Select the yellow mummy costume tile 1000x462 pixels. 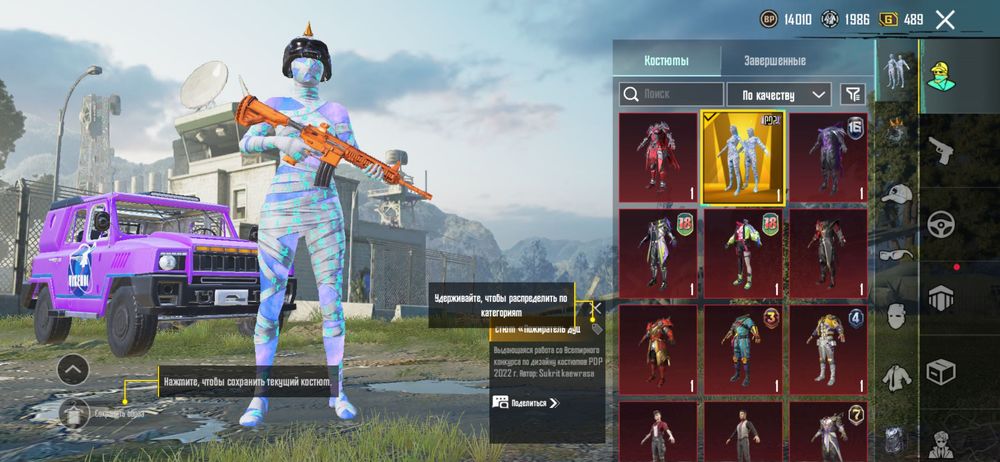743,156
